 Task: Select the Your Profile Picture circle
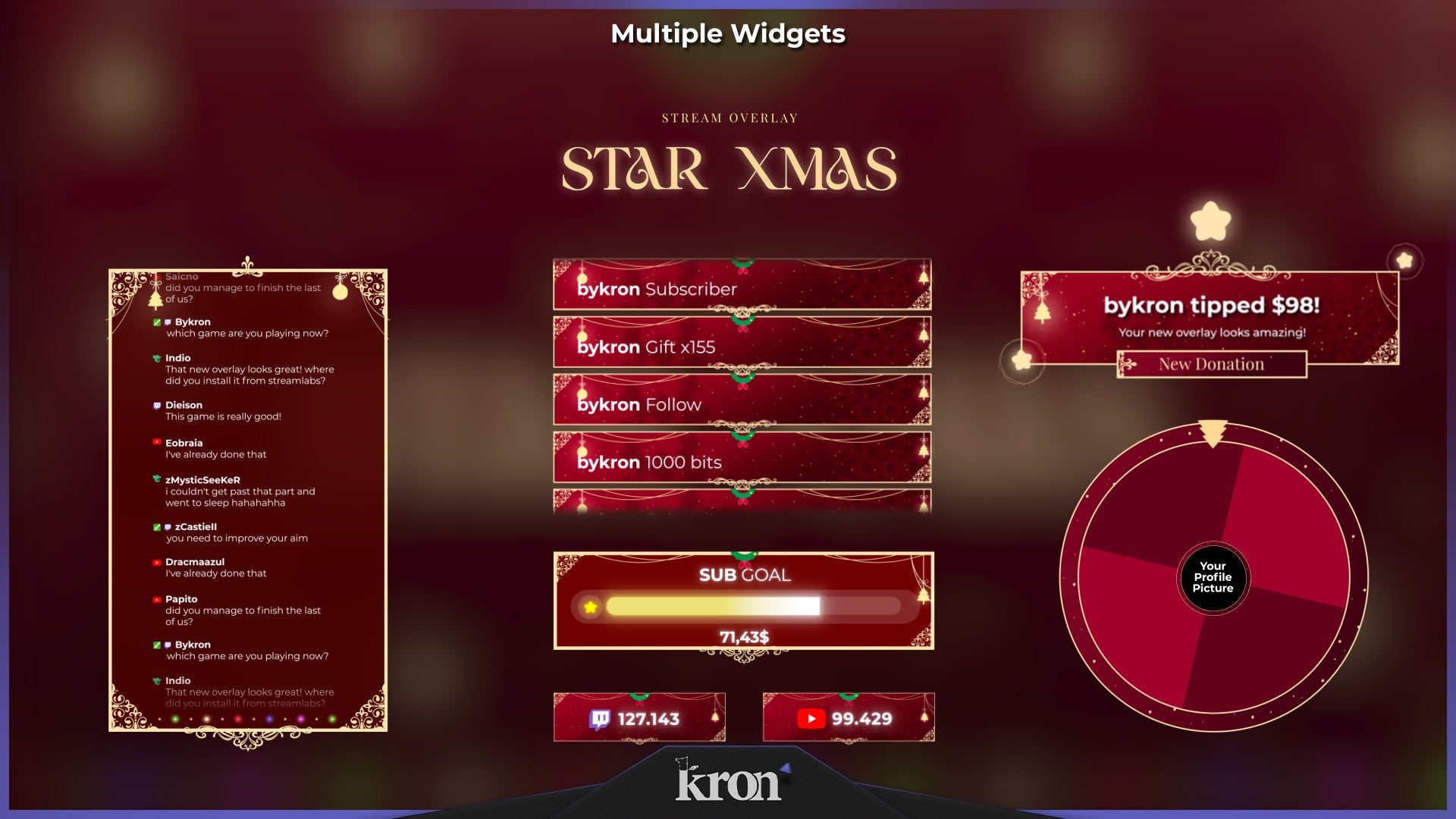[1213, 577]
